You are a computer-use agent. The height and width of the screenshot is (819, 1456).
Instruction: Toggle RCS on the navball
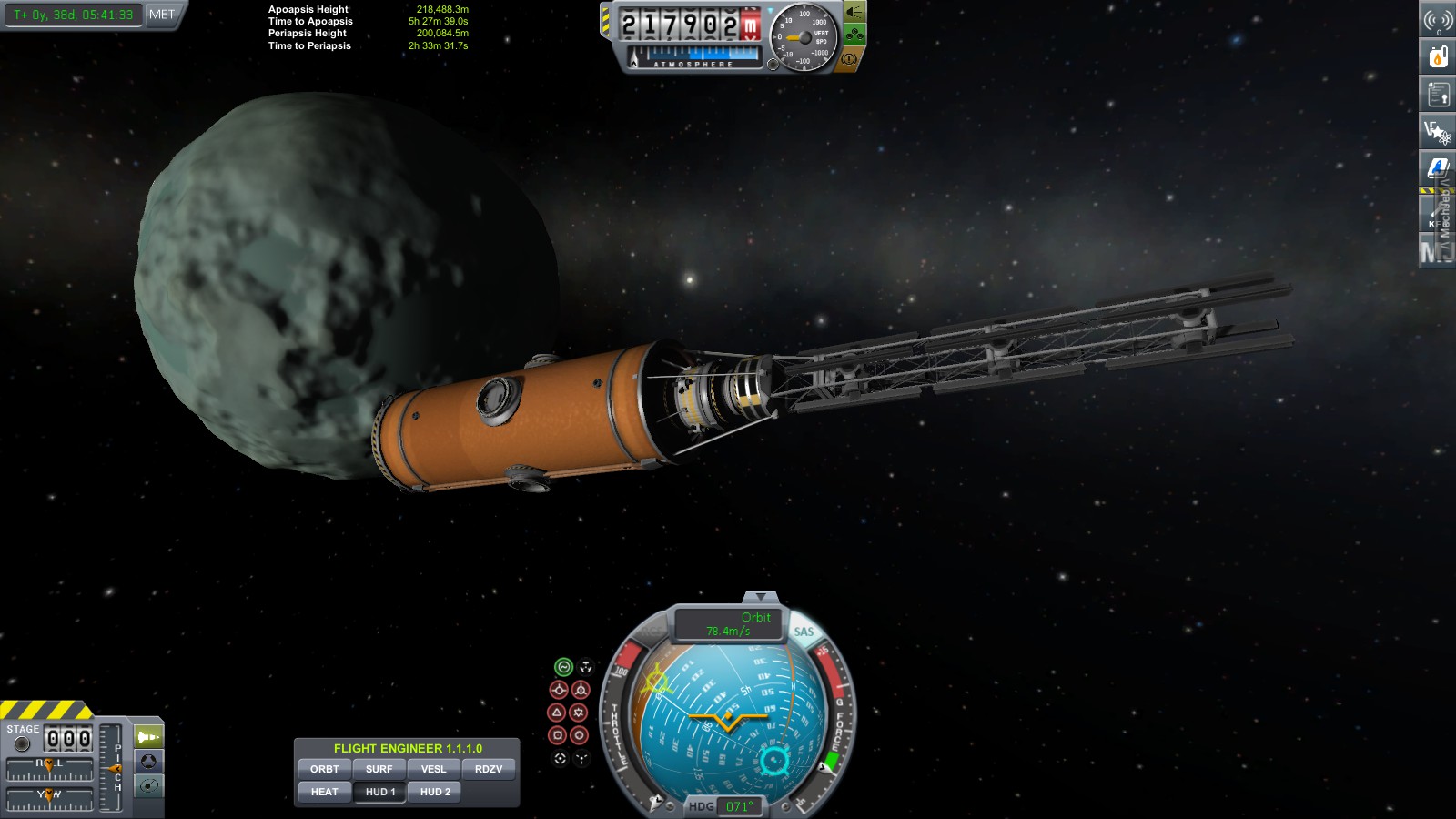(652, 630)
